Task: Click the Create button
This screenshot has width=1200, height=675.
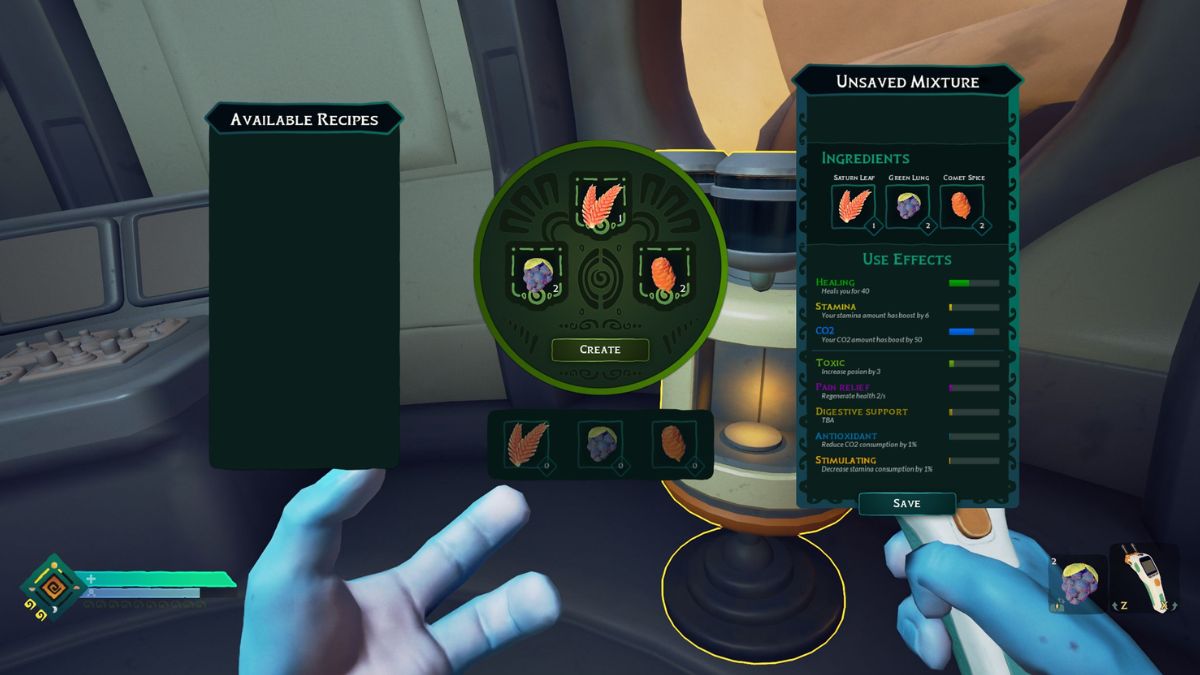Action: tap(600, 350)
